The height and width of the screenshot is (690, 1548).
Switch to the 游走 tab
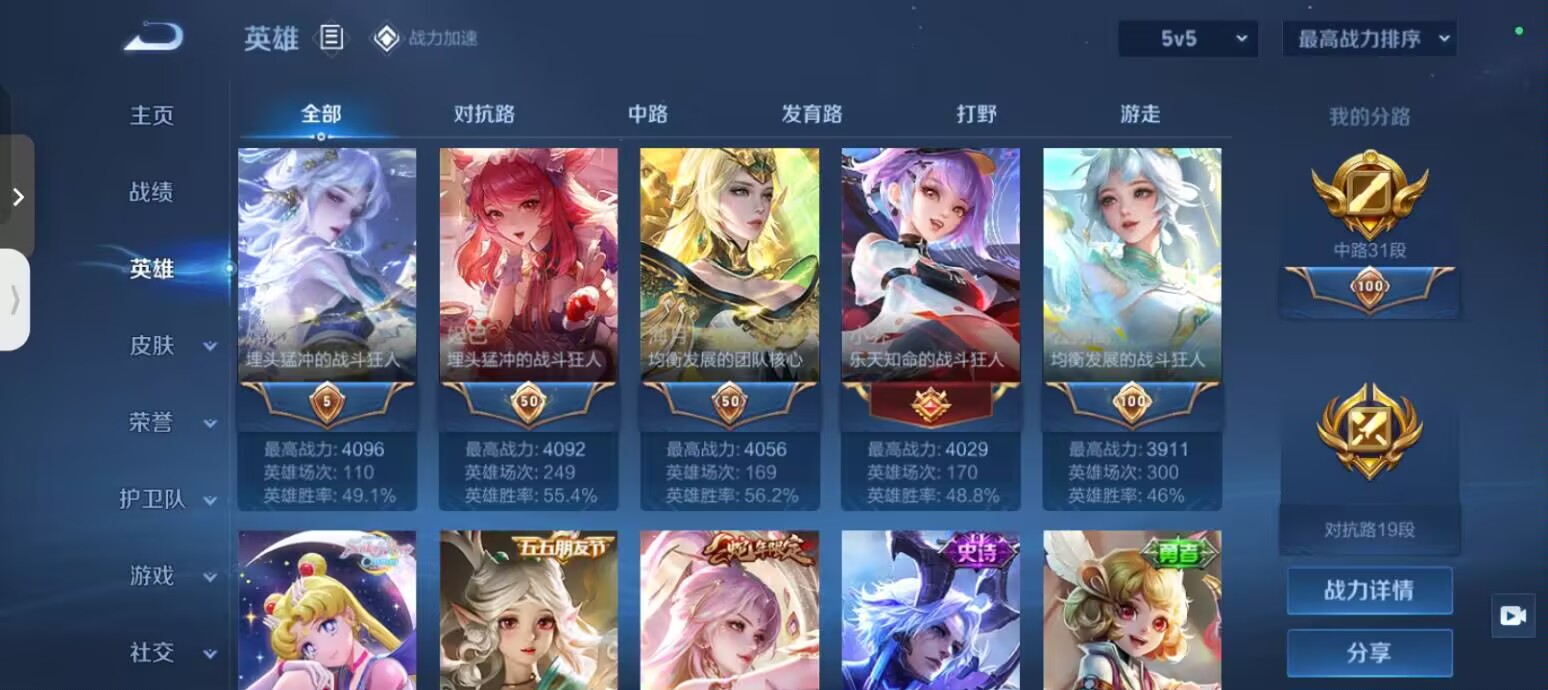coord(1140,114)
